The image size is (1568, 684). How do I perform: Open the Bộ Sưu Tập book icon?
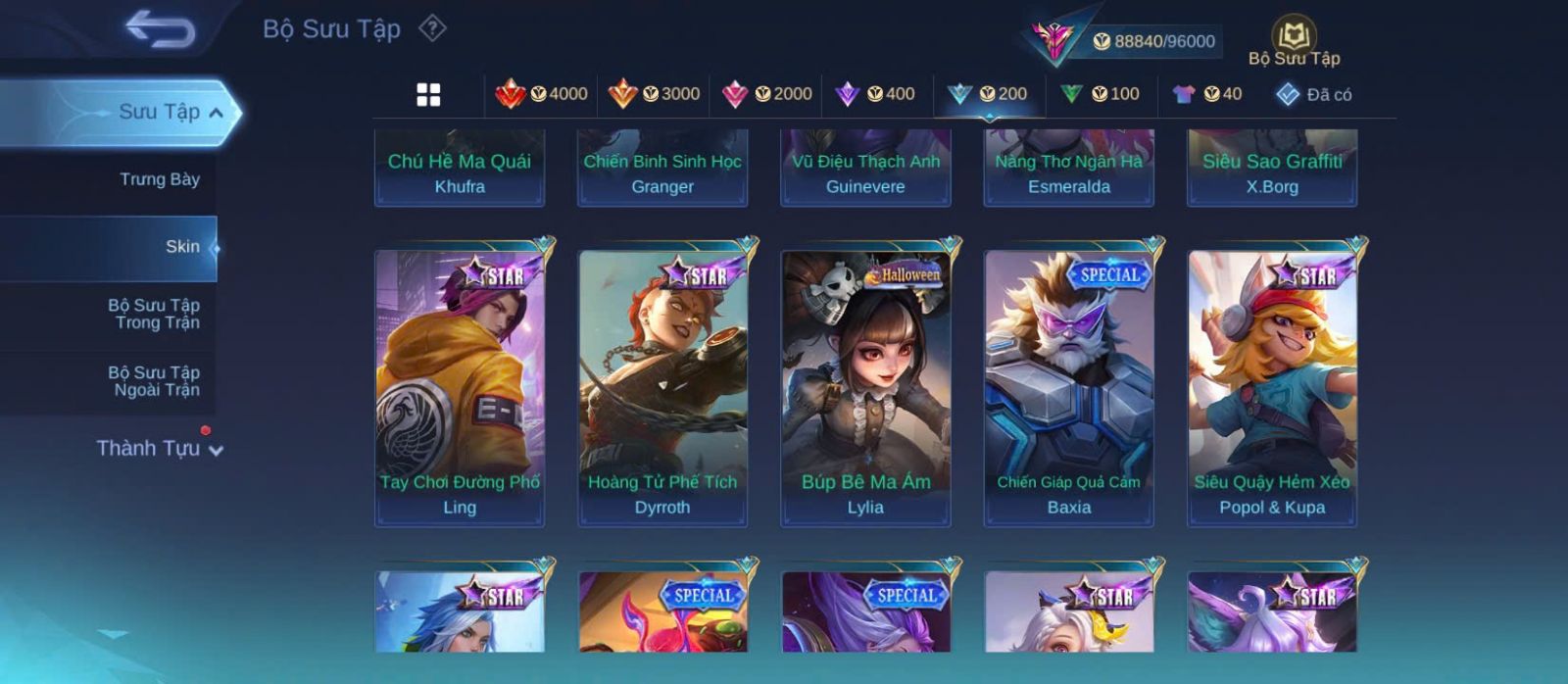(x=1294, y=37)
